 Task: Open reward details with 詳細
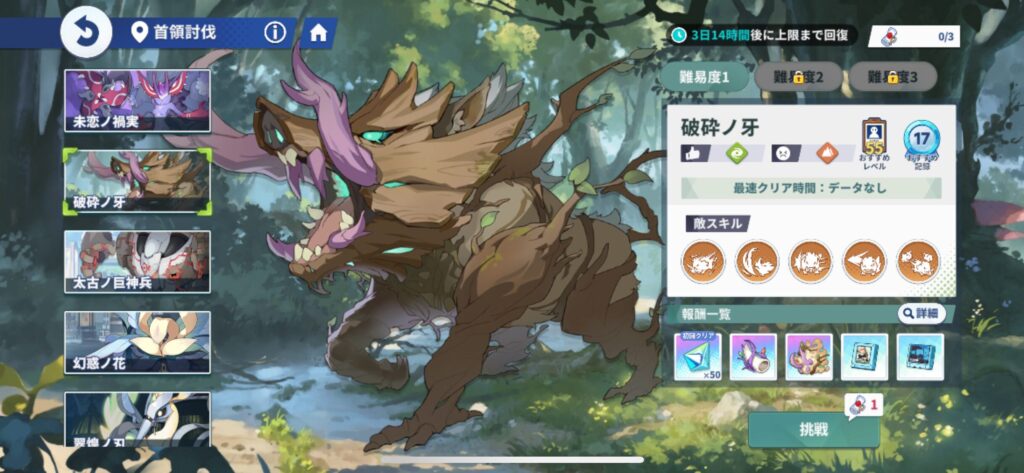coord(920,314)
